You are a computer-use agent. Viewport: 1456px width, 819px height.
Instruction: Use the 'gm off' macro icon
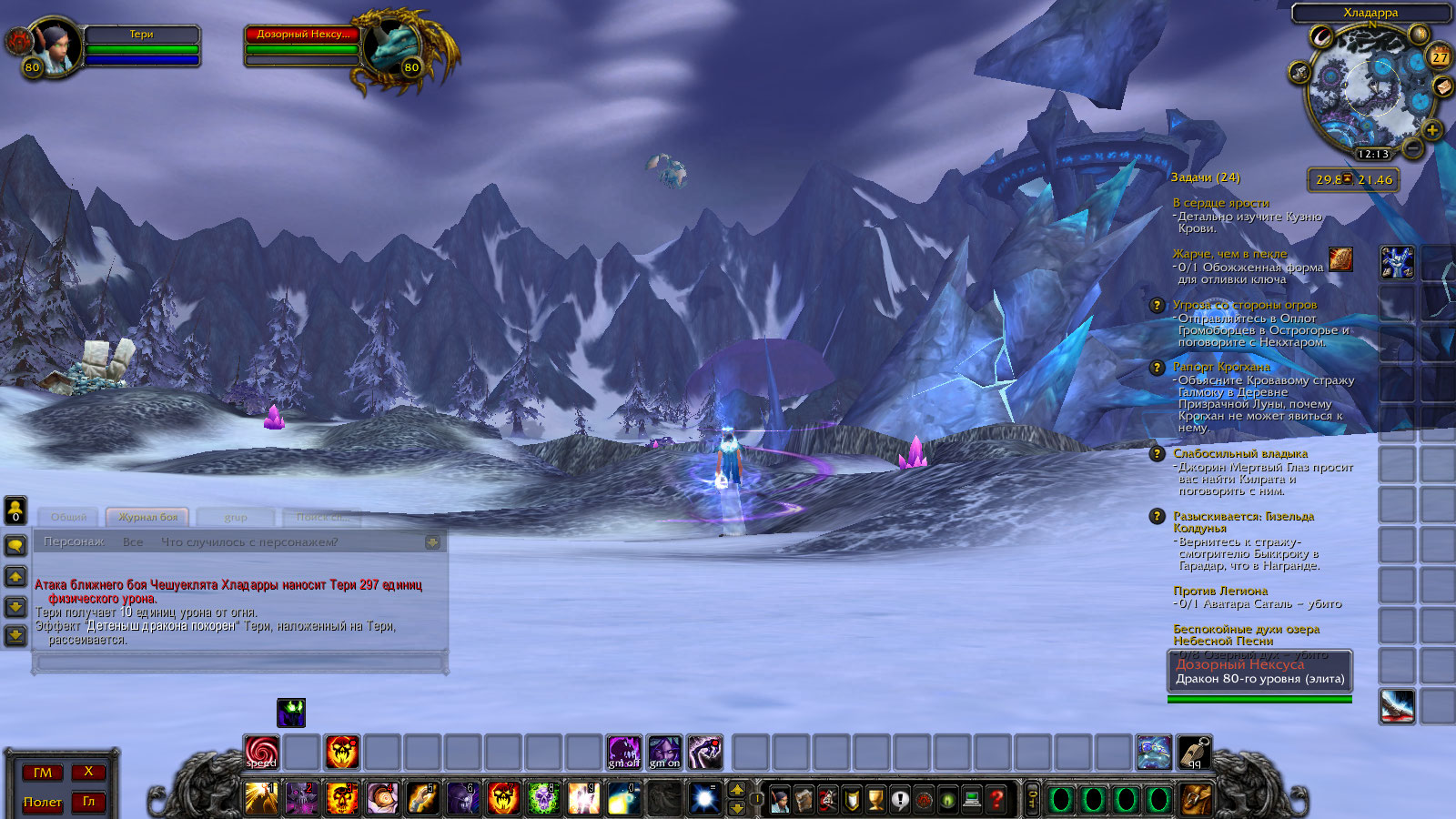click(624, 752)
